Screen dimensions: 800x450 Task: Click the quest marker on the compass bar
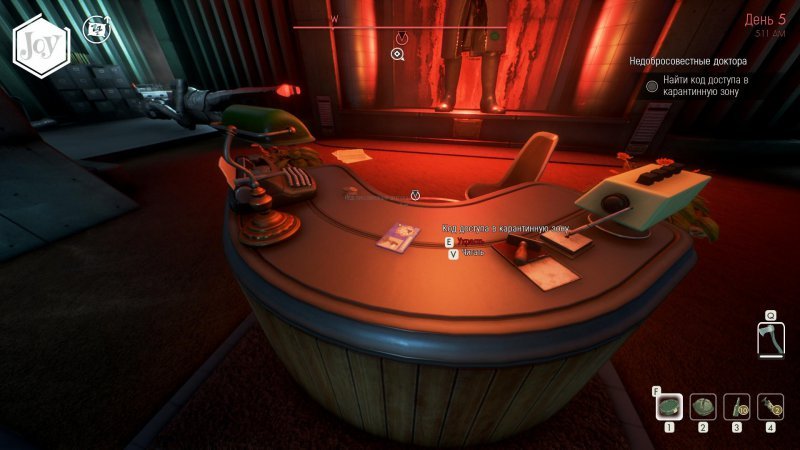[x=402, y=38]
